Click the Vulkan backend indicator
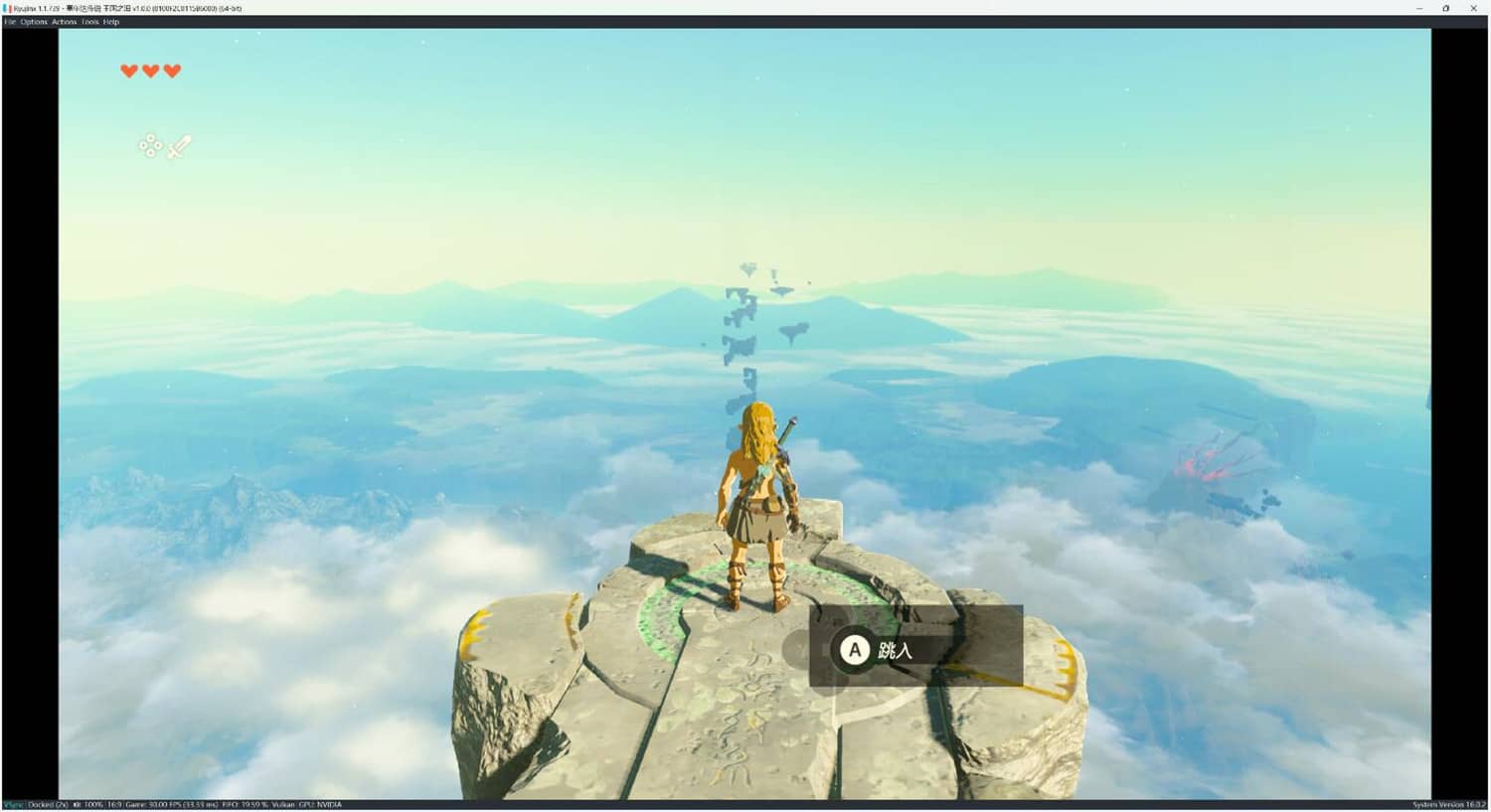Viewport: 1491px width, 812px height. [287, 805]
